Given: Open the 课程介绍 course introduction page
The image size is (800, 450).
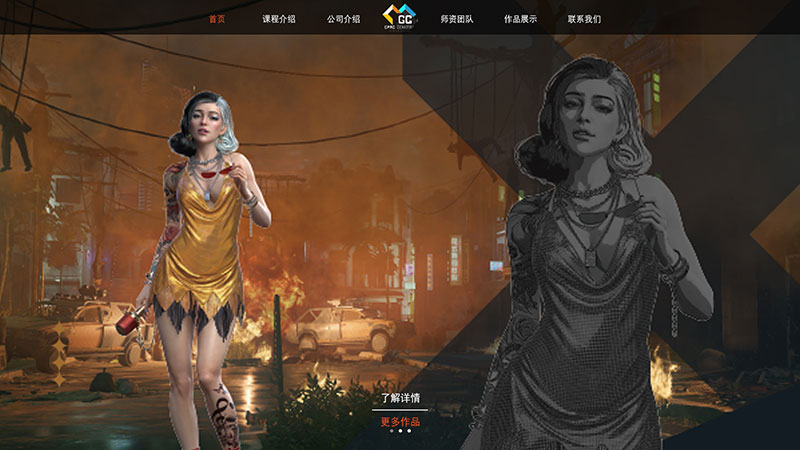Looking at the screenshot, I should coord(279,19).
